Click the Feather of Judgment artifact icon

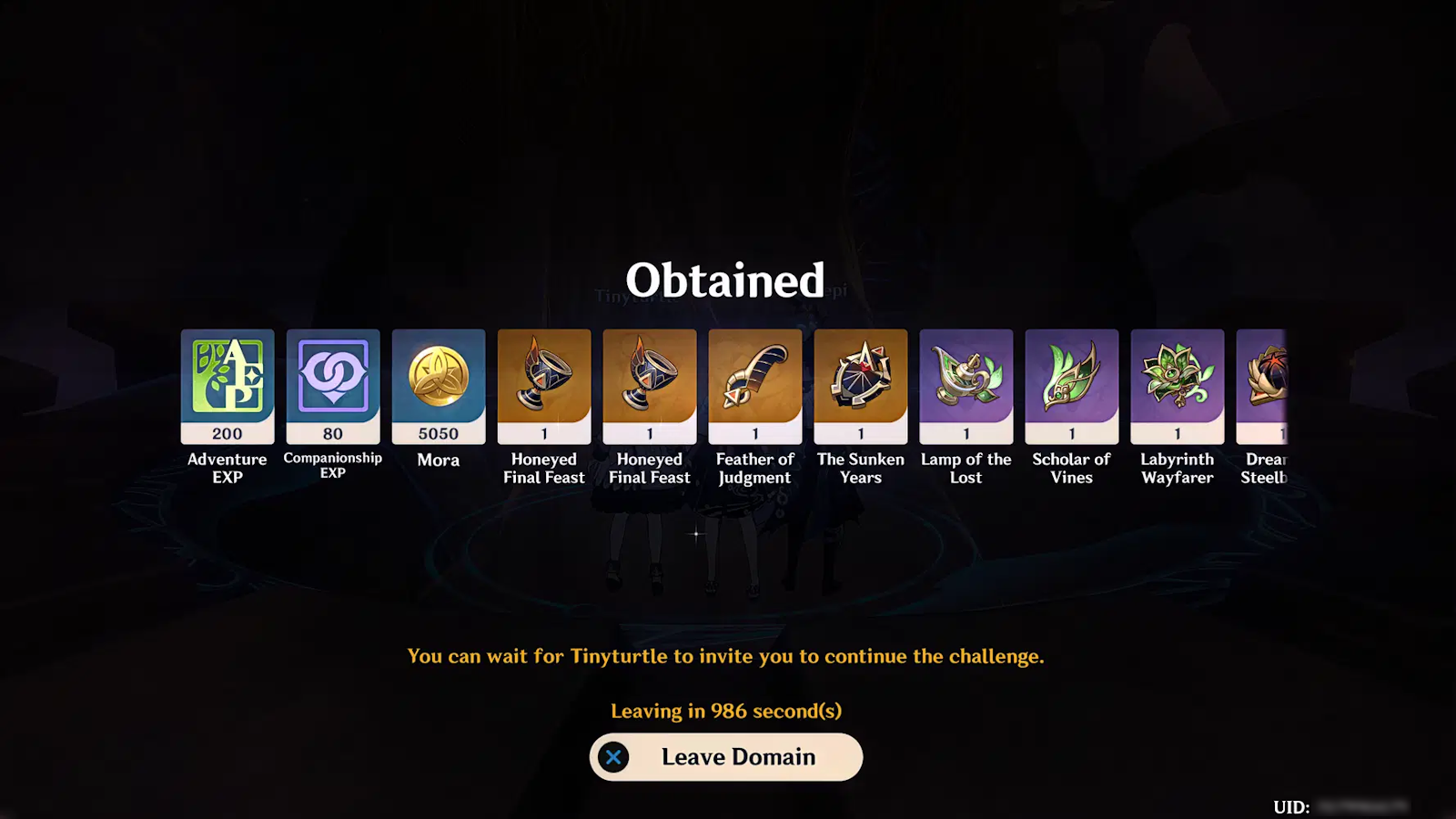[754, 382]
